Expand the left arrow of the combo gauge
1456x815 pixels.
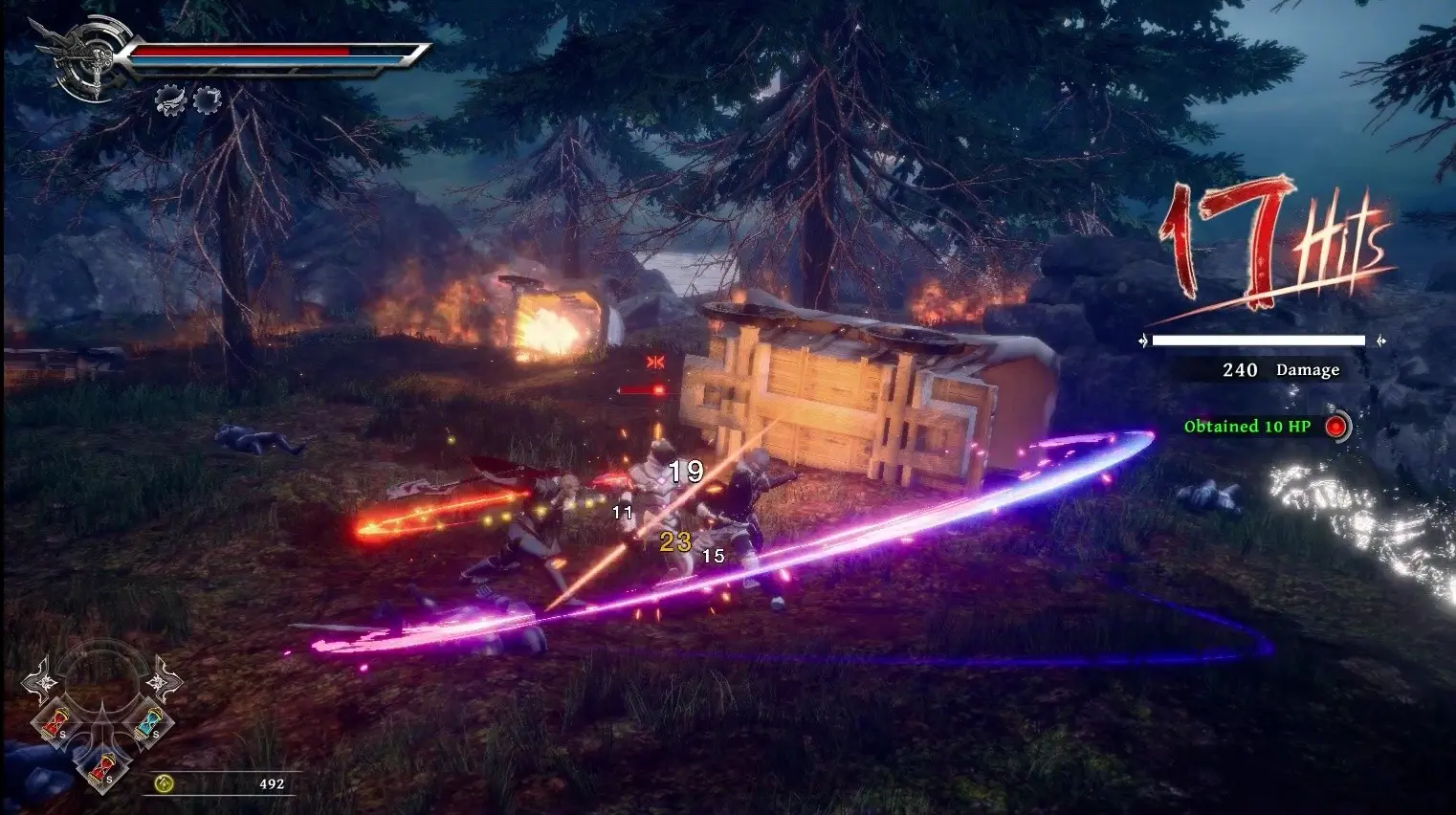[x=1144, y=340]
